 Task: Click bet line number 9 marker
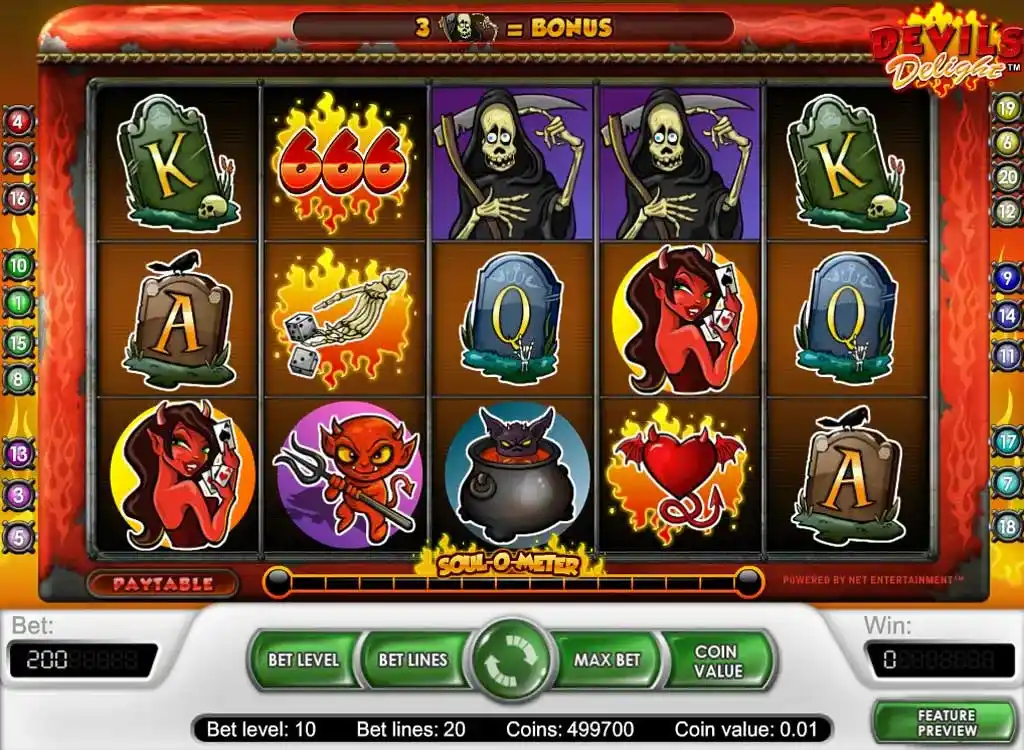1006,278
